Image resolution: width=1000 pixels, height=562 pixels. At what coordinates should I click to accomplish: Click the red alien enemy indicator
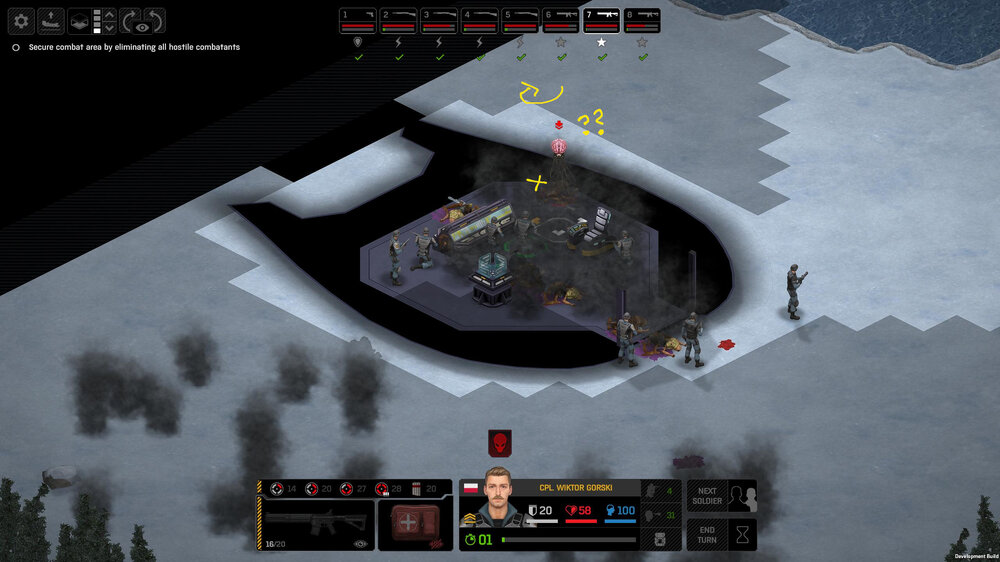(x=500, y=443)
